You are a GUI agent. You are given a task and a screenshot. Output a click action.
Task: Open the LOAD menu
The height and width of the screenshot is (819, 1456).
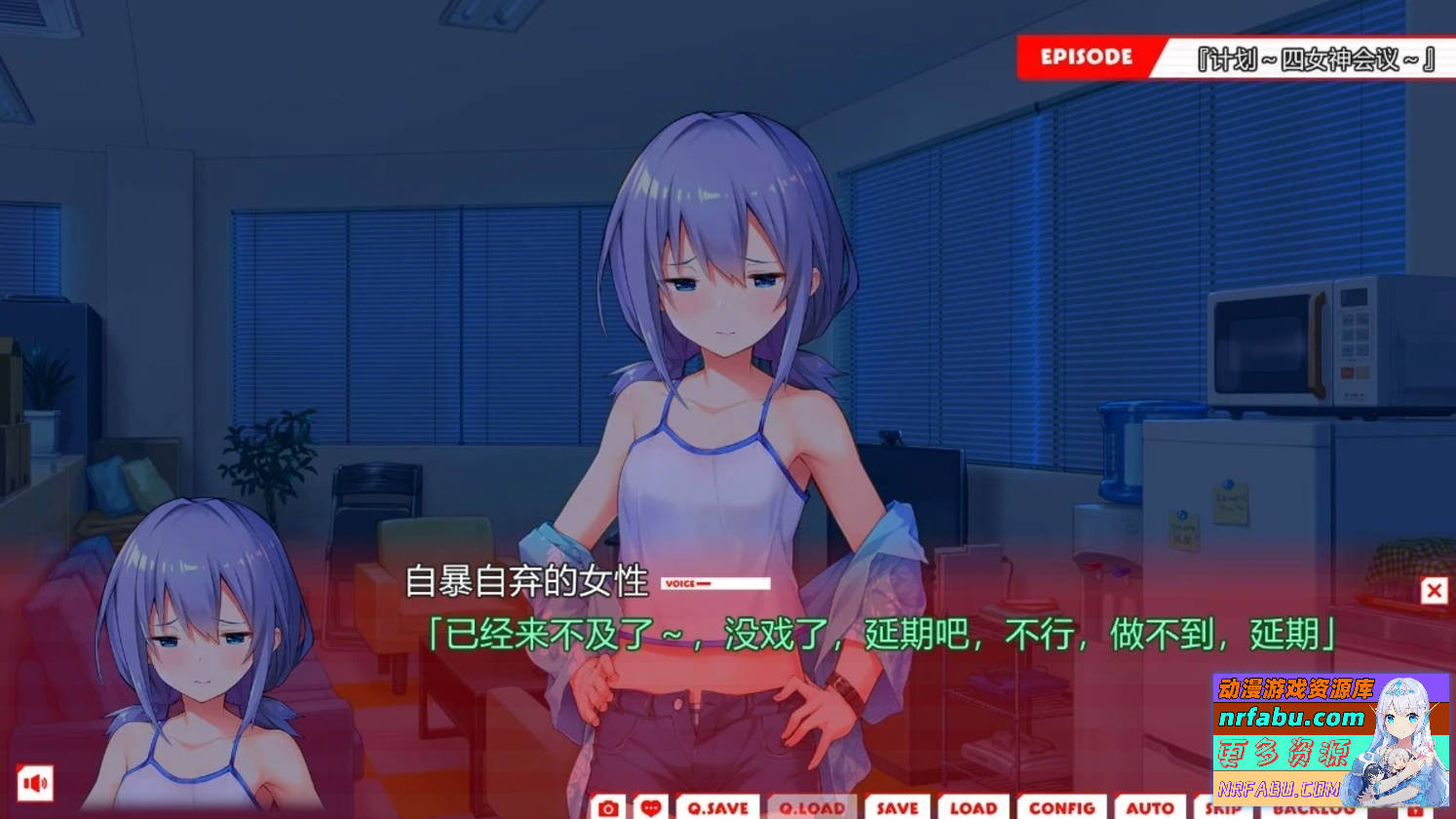click(x=972, y=808)
